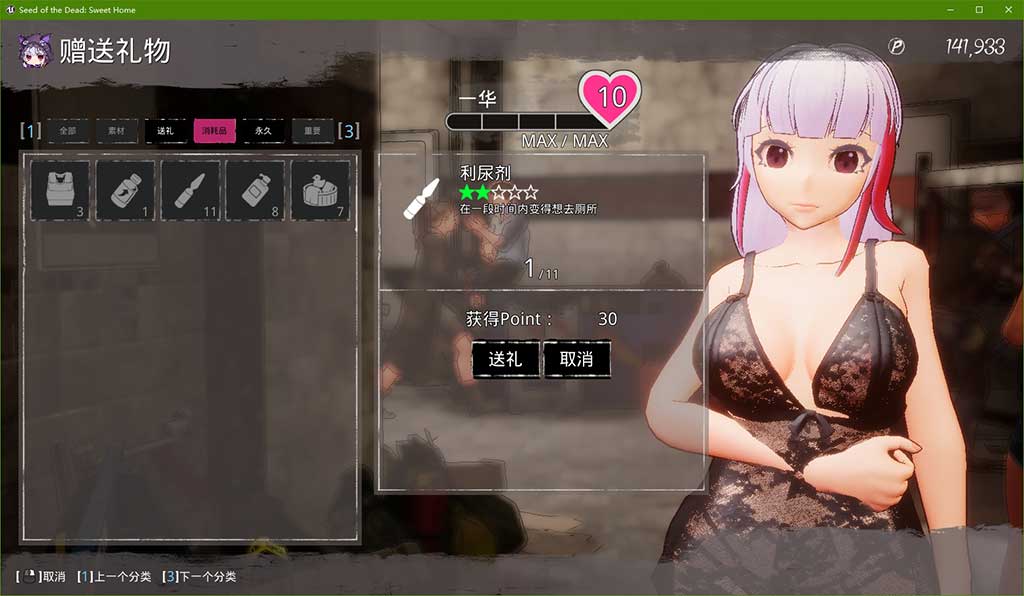Confirm the gift with the 送礼 button
The height and width of the screenshot is (596, 1024).
pyautogui.click(x=506, y=360)
